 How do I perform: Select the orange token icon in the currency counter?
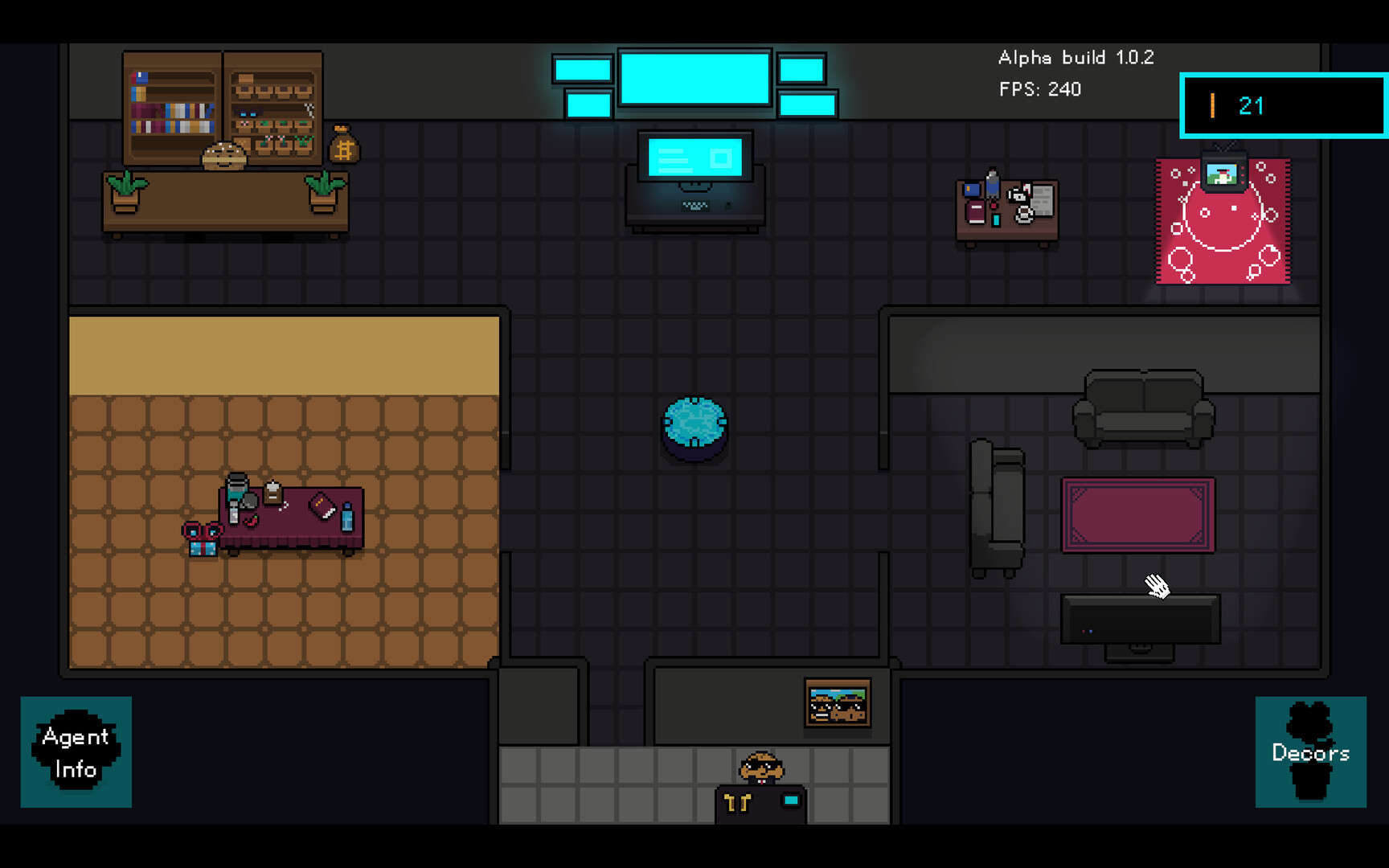(1212, 105)
